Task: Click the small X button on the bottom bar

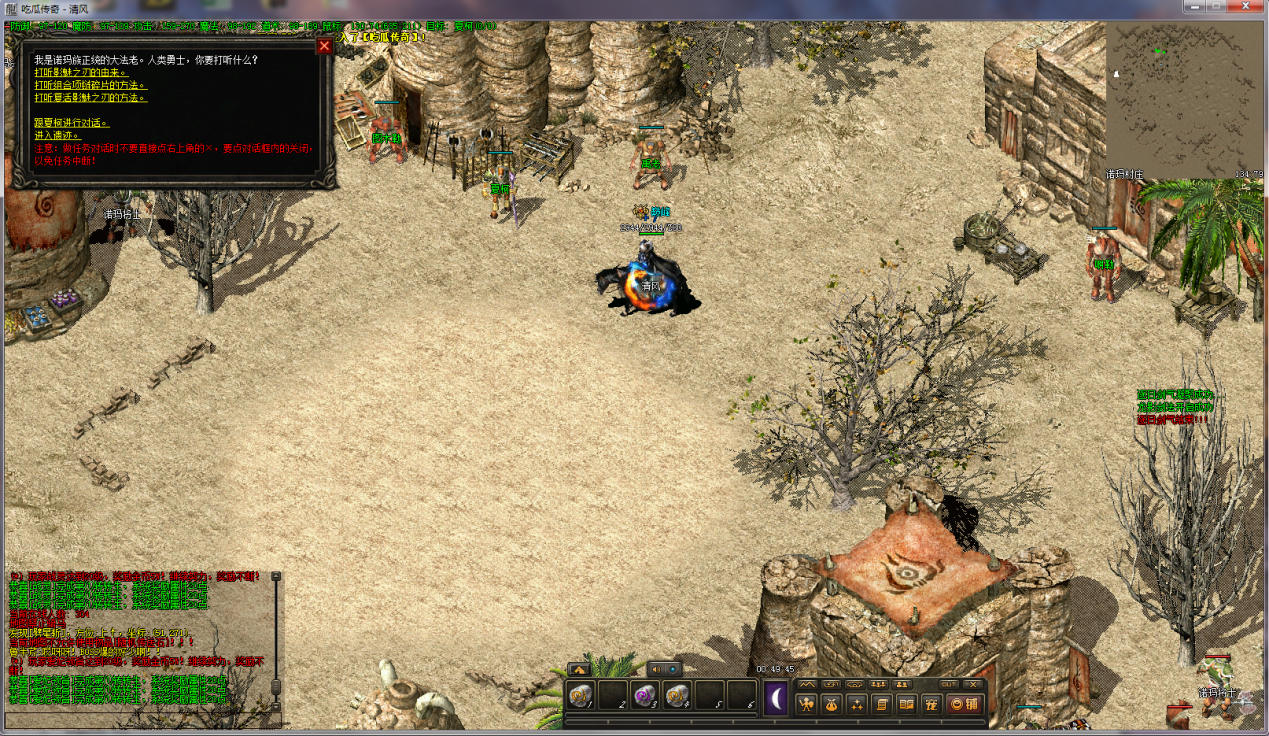Action: click(x=973, y=684)
